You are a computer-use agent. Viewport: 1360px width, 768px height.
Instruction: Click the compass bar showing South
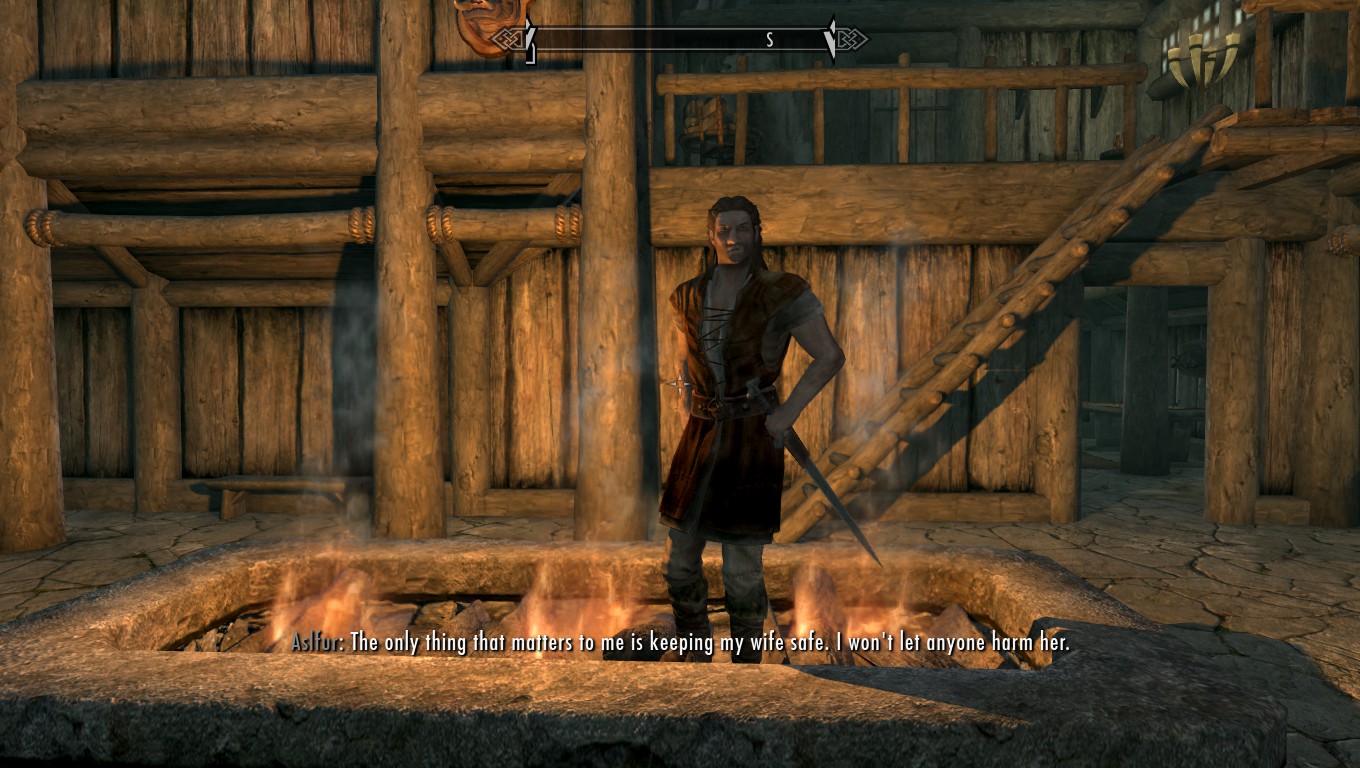click(680, 39)
